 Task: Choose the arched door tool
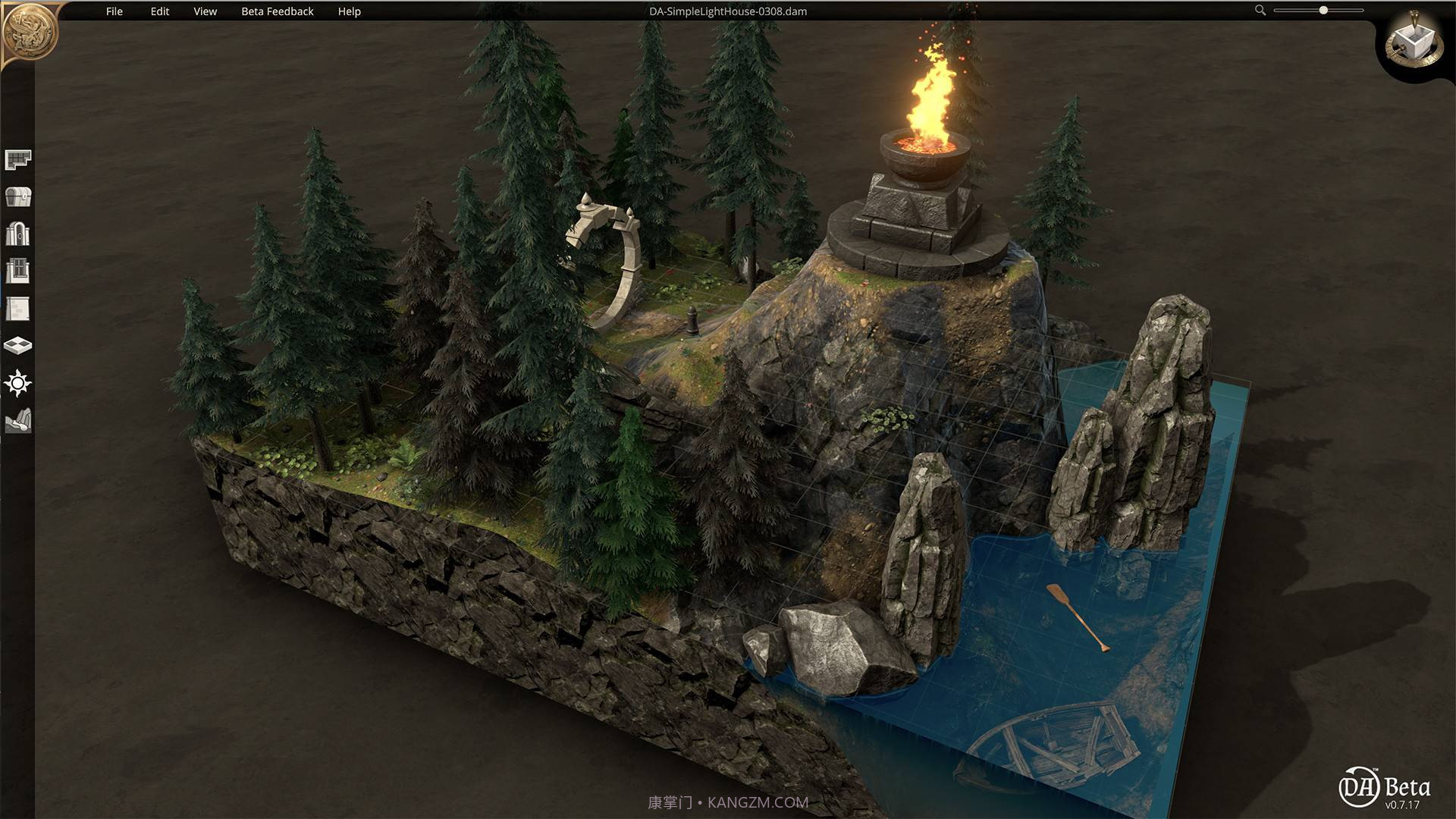pos(17,234)
